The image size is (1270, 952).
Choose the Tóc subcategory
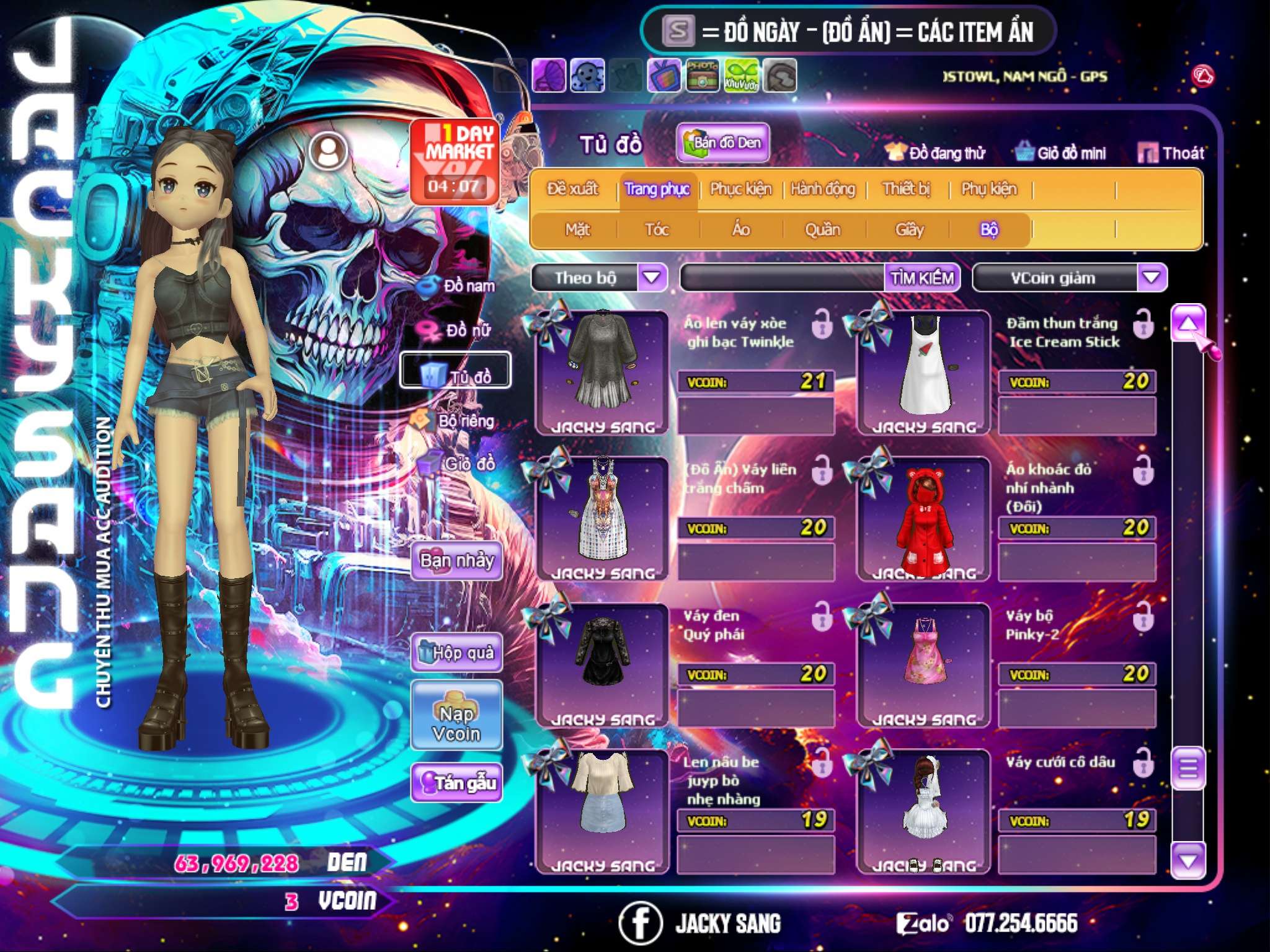click(657, 230)
